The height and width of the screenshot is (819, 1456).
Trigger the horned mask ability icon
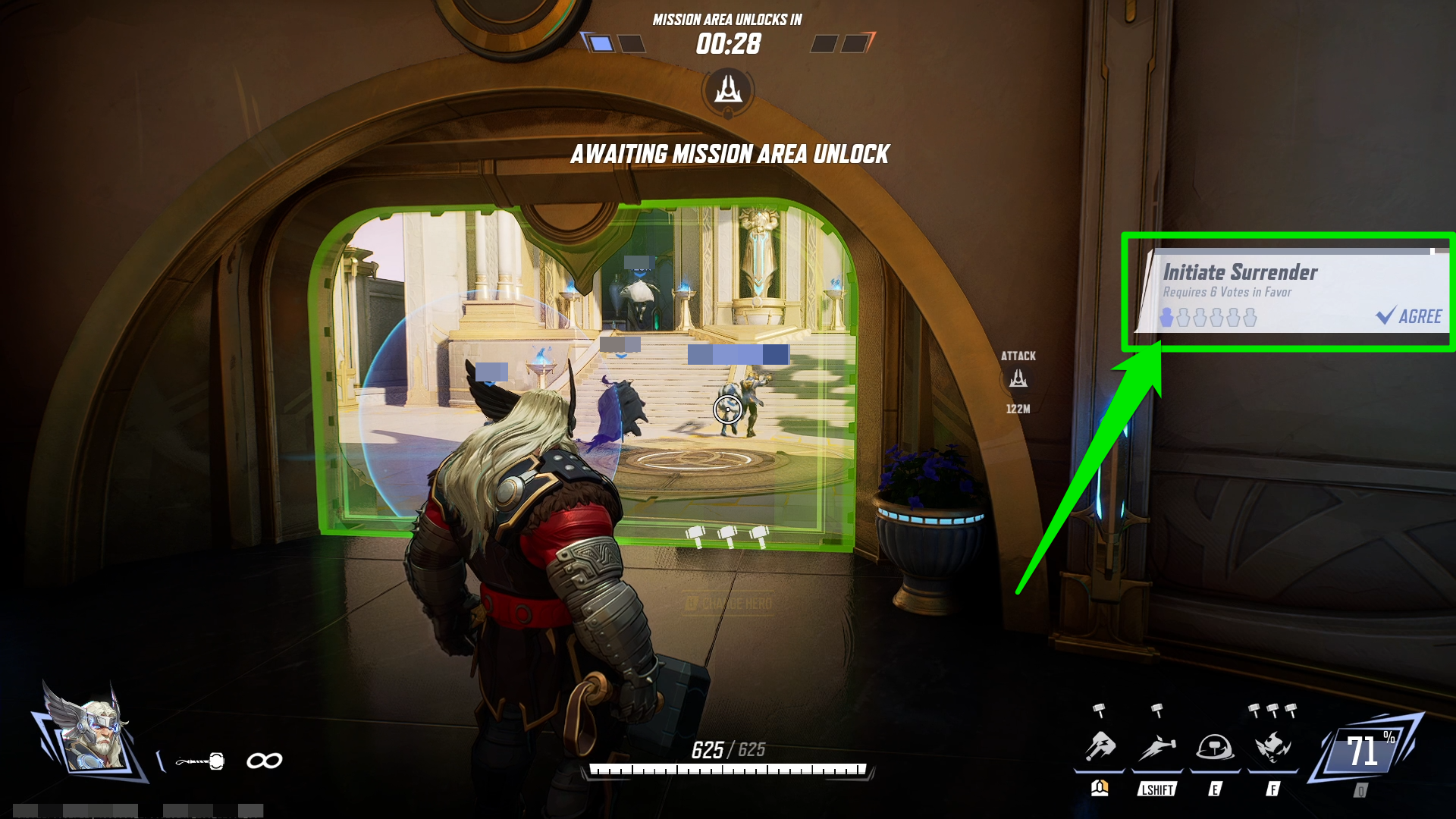pos(1272,747)
